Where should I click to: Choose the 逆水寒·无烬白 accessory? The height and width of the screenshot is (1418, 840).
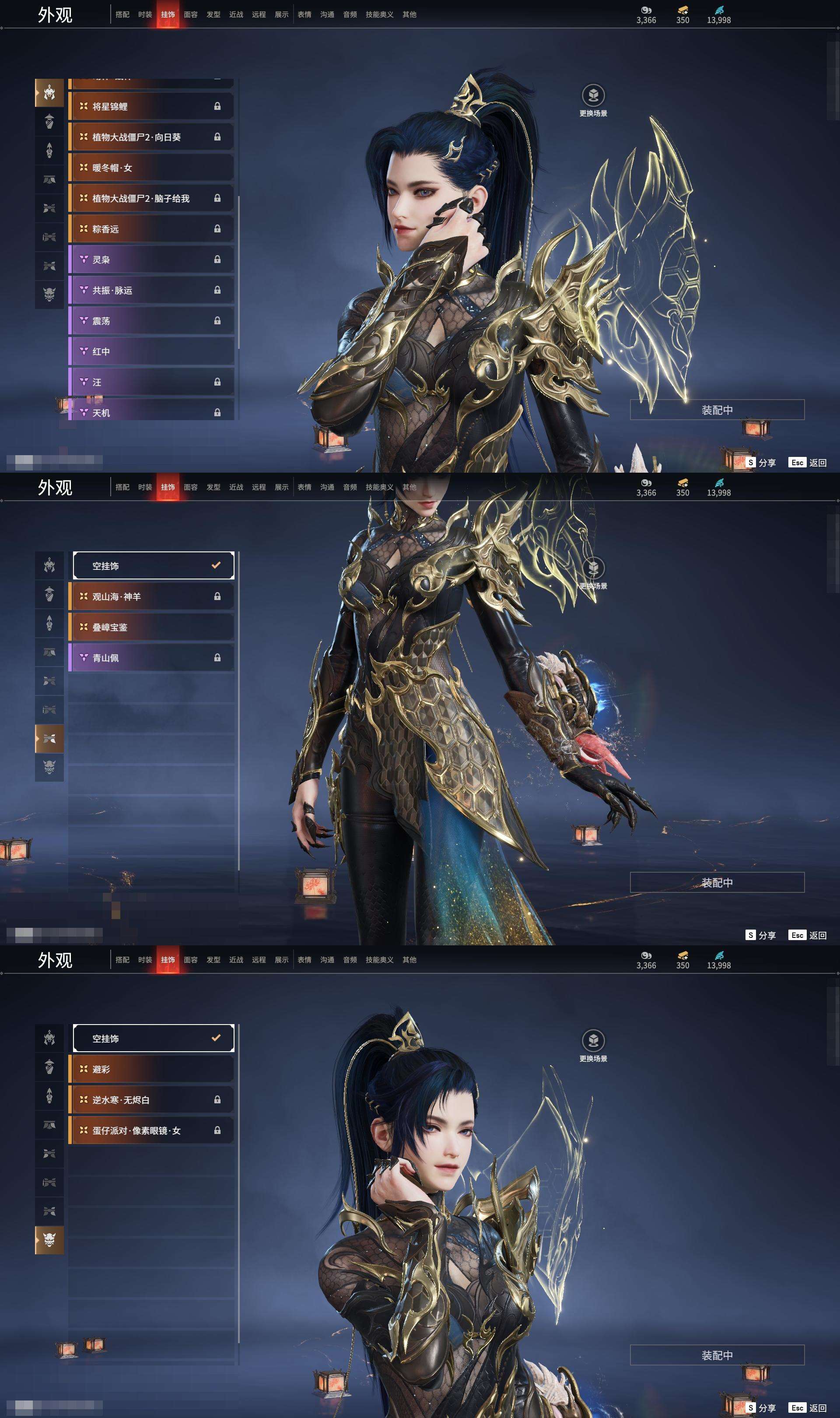point(150,1099)
